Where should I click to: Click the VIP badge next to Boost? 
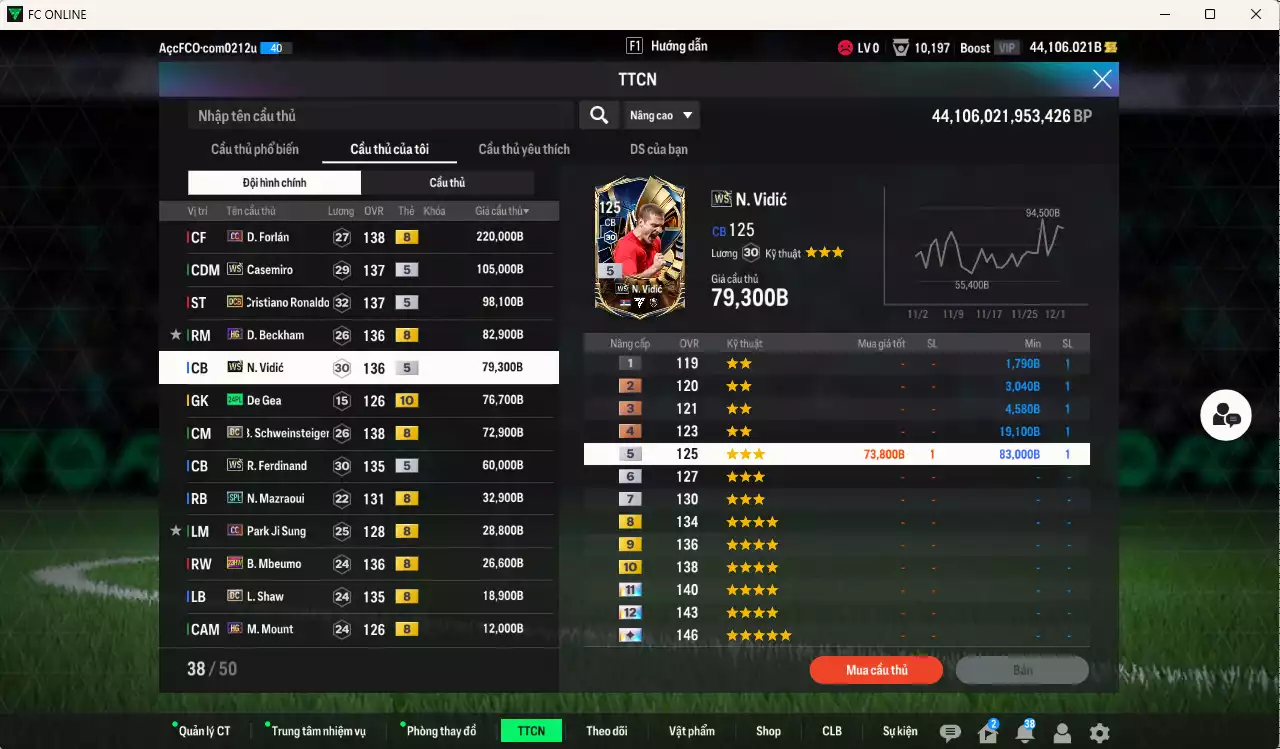click(x=1006, y=47)
